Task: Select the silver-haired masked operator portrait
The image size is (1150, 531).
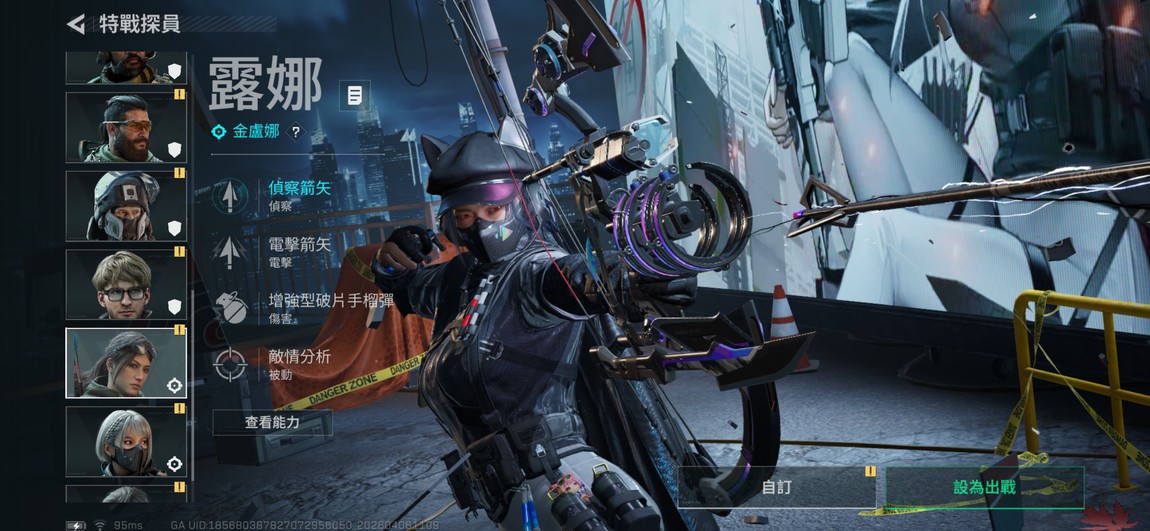Action: (x=125, y=441)
